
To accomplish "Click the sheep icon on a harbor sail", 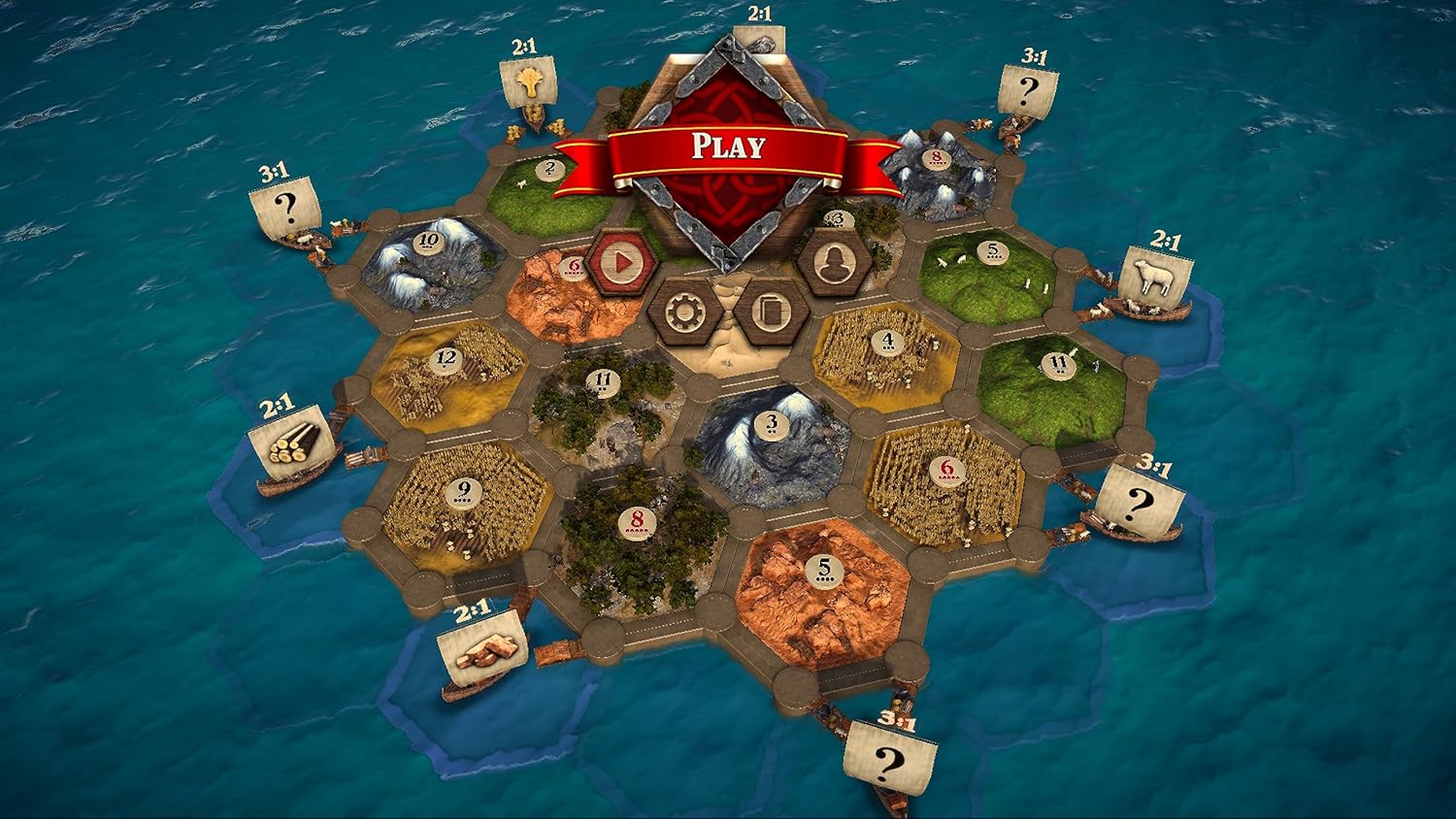I will coord(1156,279).
